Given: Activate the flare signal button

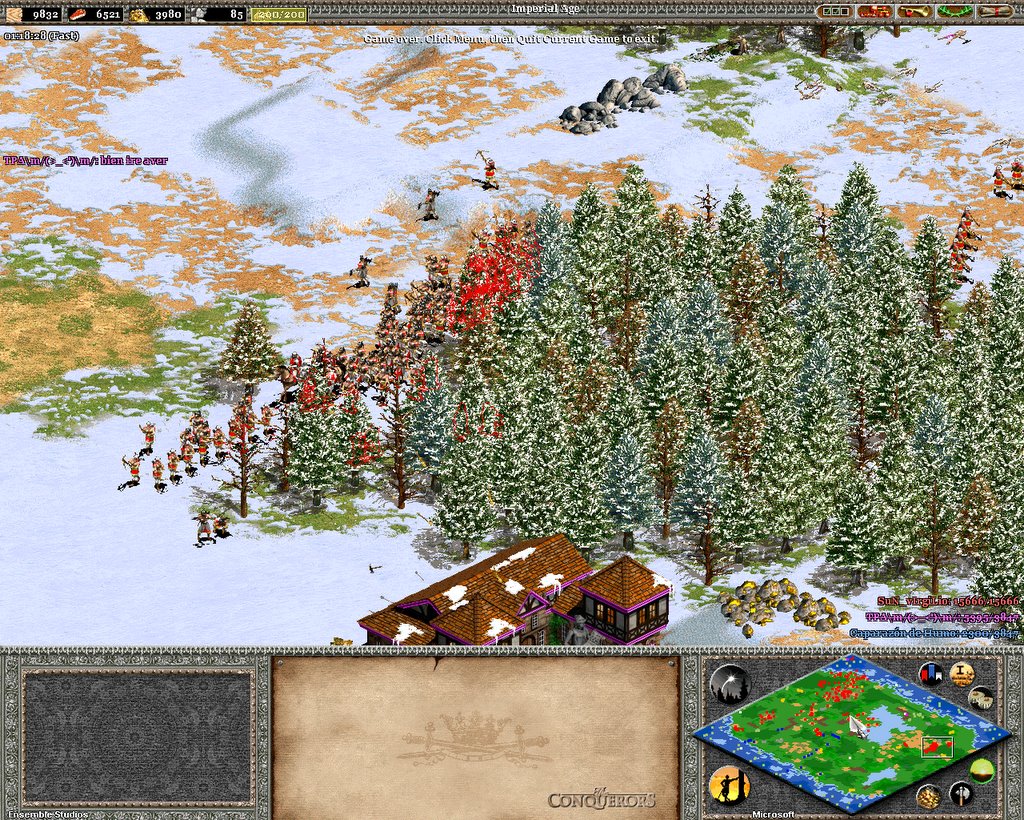Looking at the screenshot, I should tap(729, 684).
